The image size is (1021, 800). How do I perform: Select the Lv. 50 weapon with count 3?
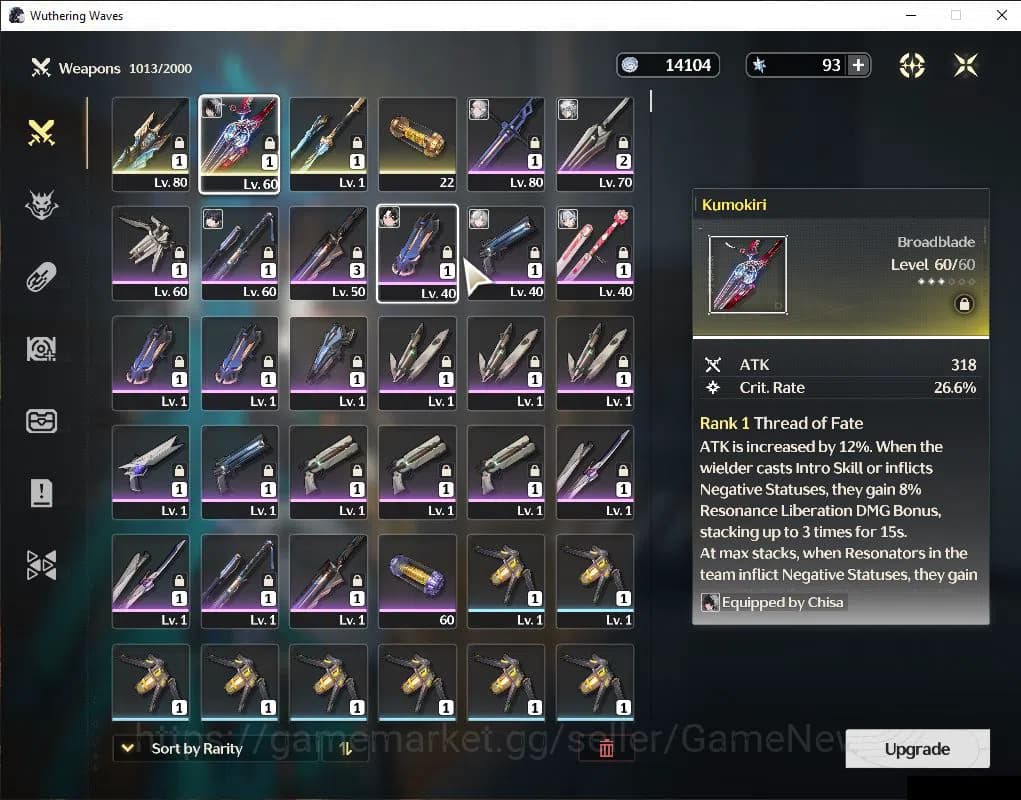click(328, 253)
